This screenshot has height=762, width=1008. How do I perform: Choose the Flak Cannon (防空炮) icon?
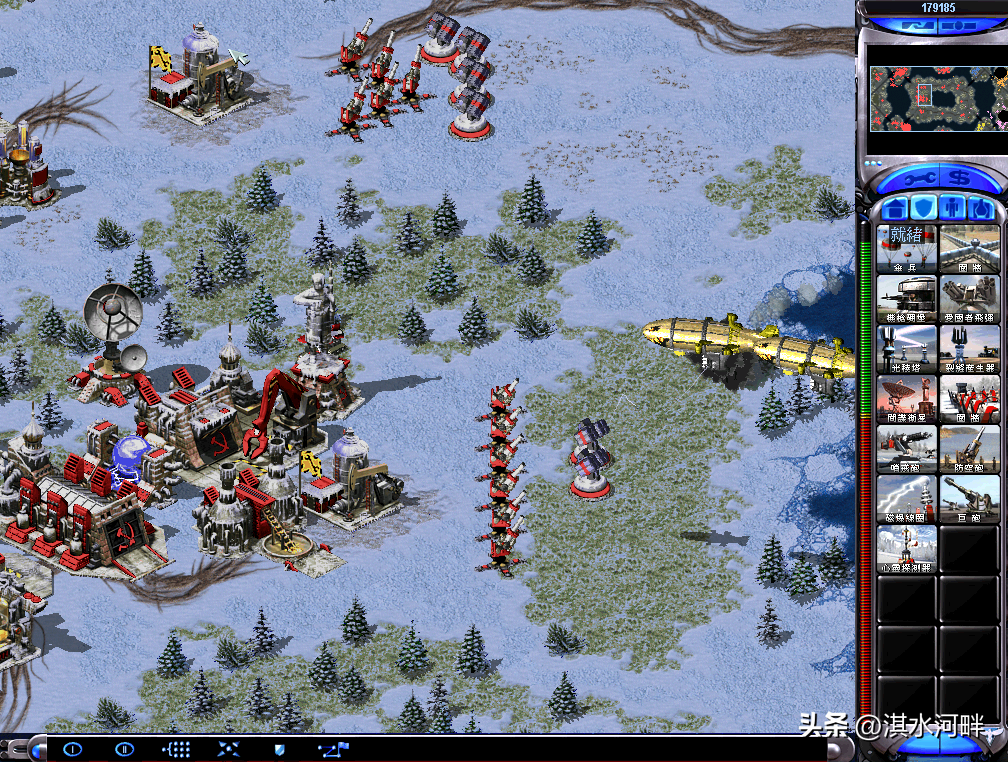click(x=969, y=448)
